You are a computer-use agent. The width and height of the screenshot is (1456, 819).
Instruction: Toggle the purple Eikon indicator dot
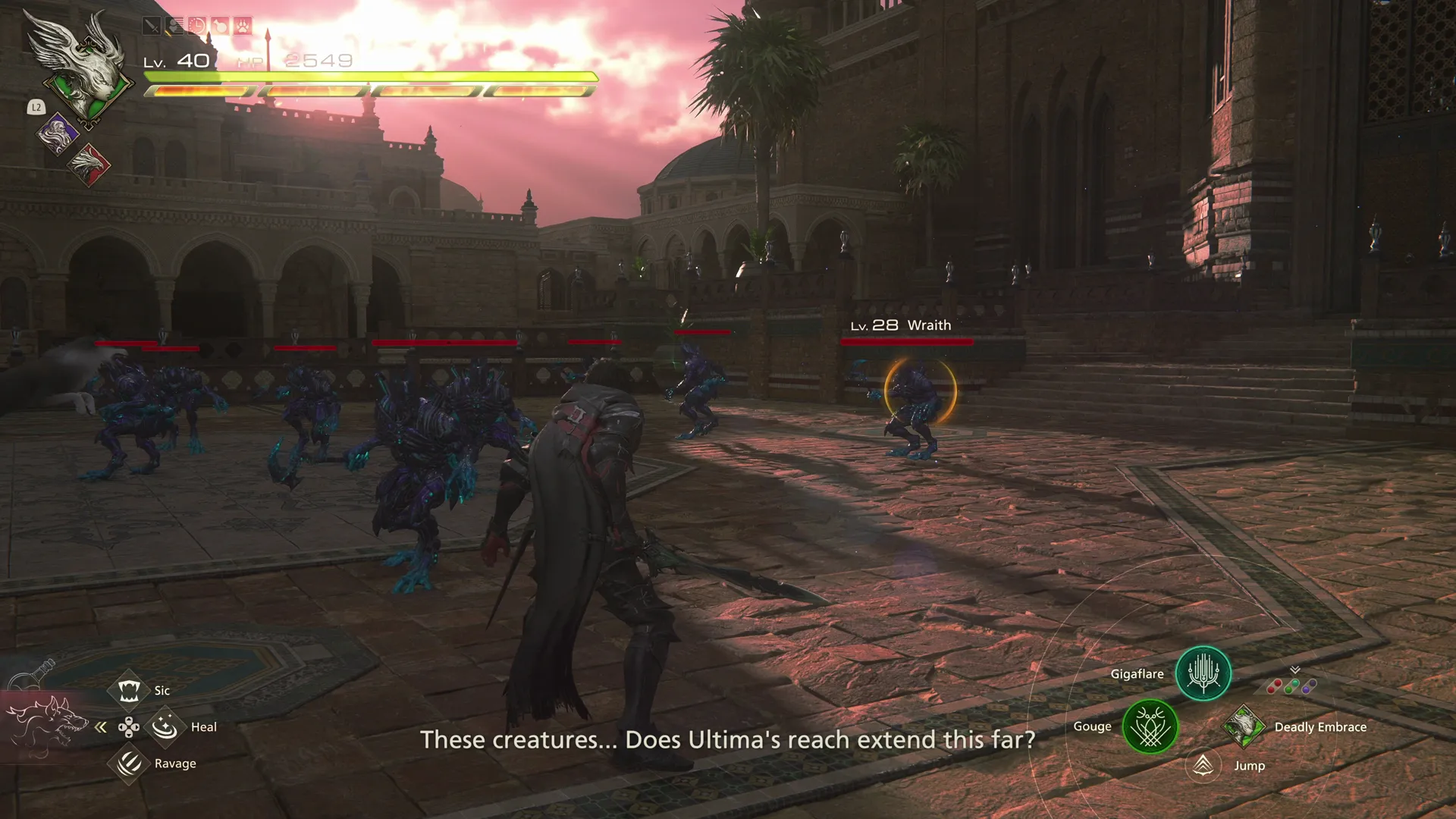tap(1308, 686)
